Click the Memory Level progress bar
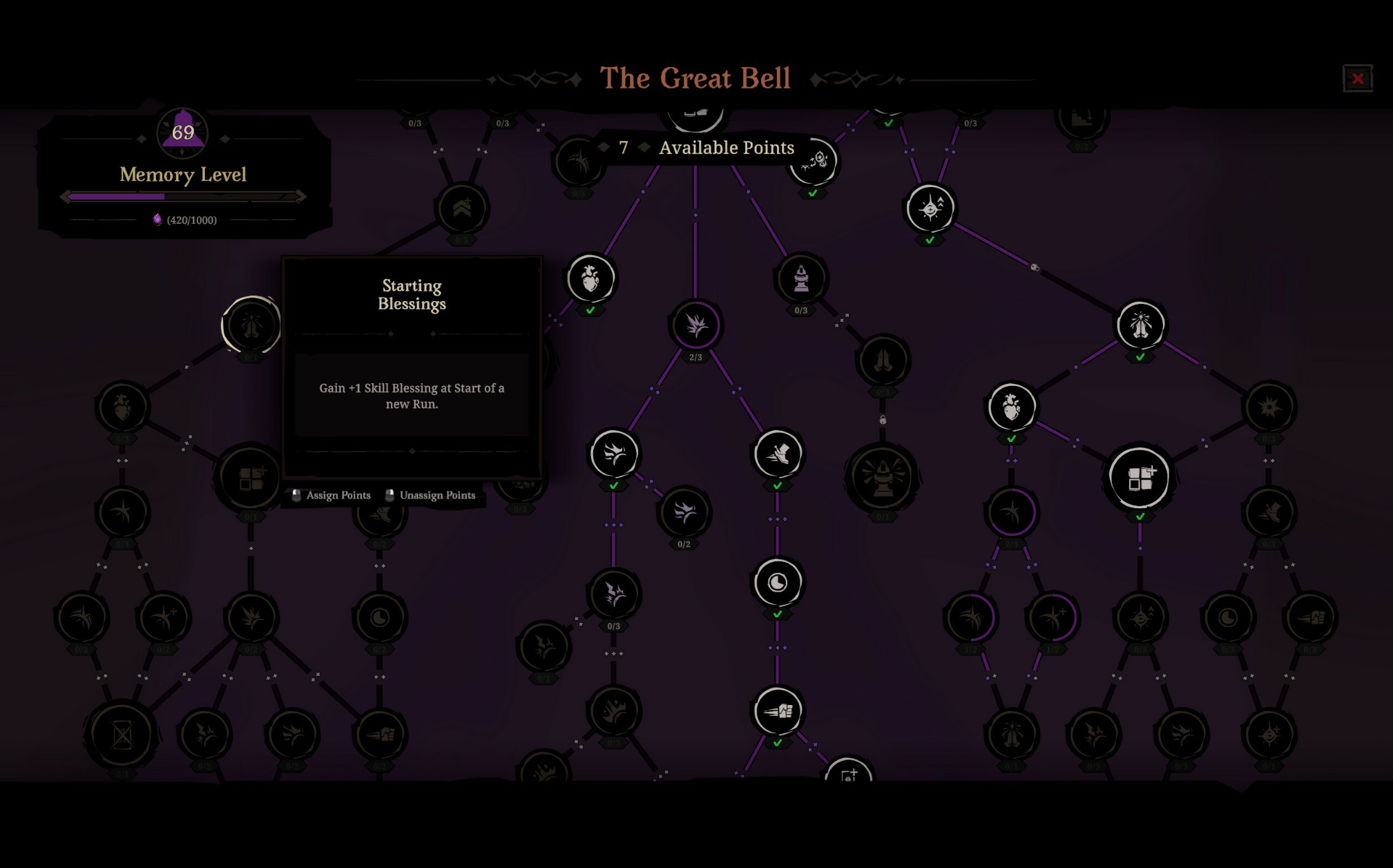 [183, 197]
